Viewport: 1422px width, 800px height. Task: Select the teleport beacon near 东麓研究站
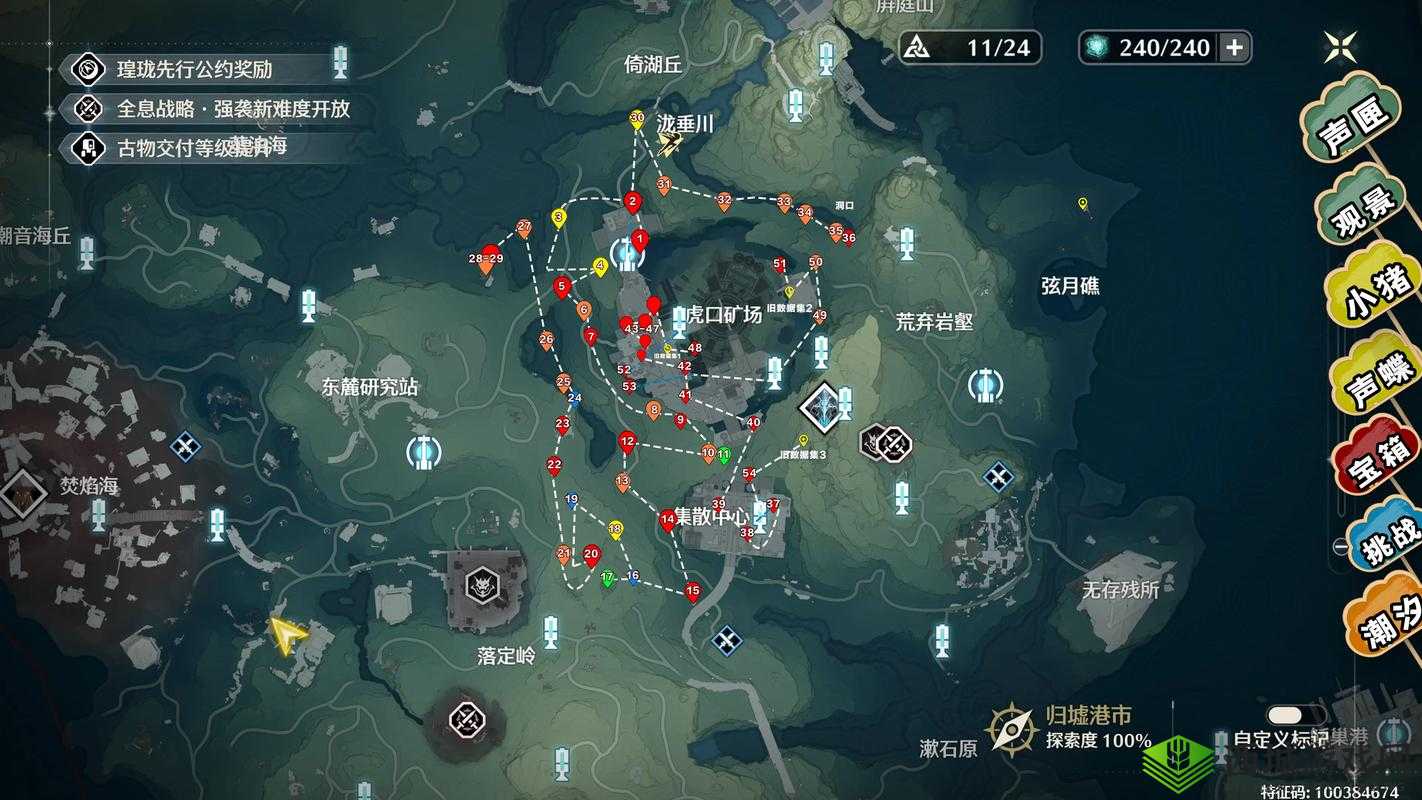click(424, 453)
